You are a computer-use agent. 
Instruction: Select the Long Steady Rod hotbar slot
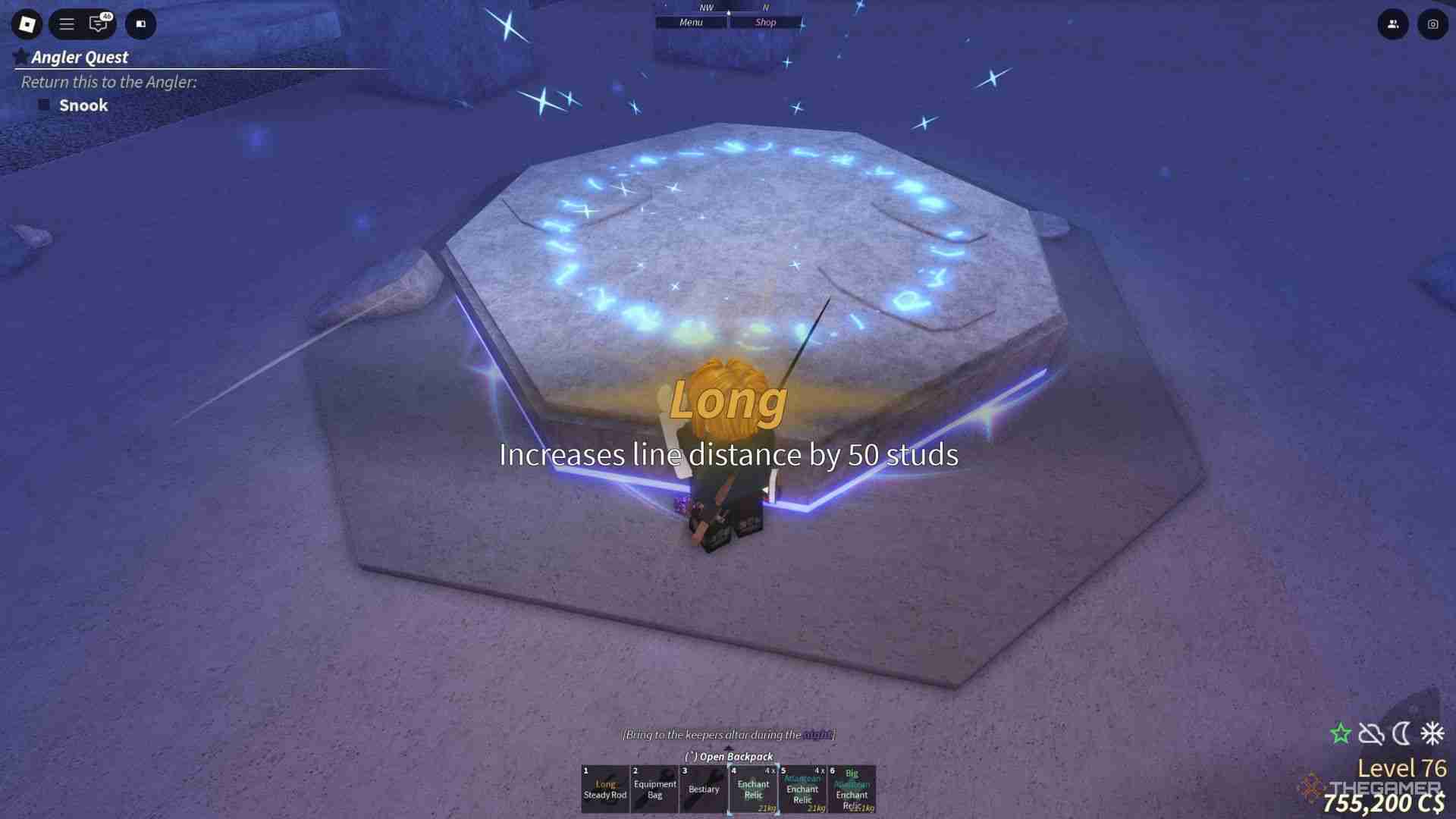[x=605, y=789]
